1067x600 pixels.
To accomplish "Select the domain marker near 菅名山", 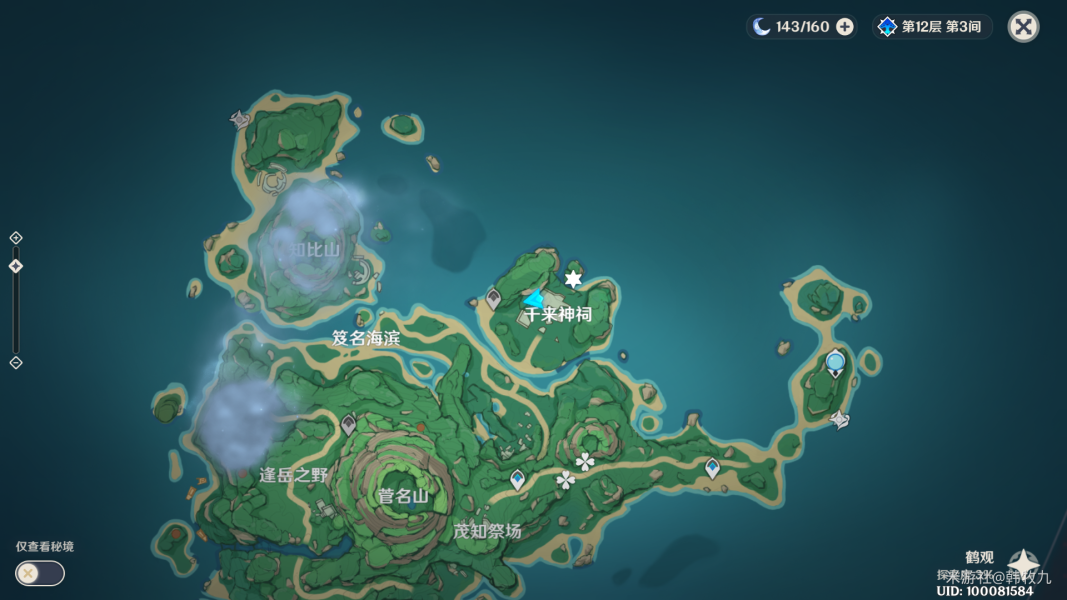I will point(348,425).
